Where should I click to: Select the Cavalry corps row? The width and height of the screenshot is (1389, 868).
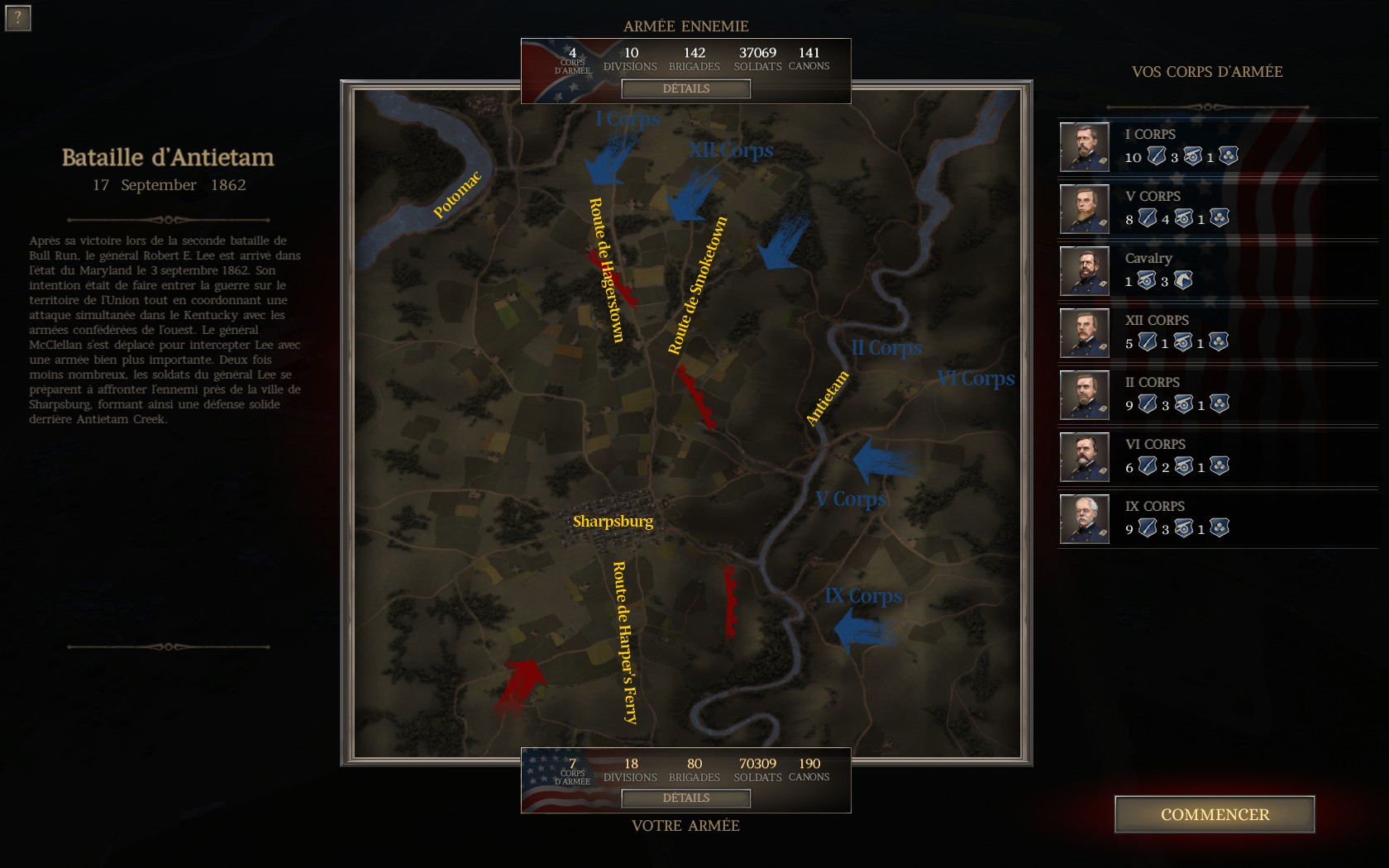(x=1215, y=271)
